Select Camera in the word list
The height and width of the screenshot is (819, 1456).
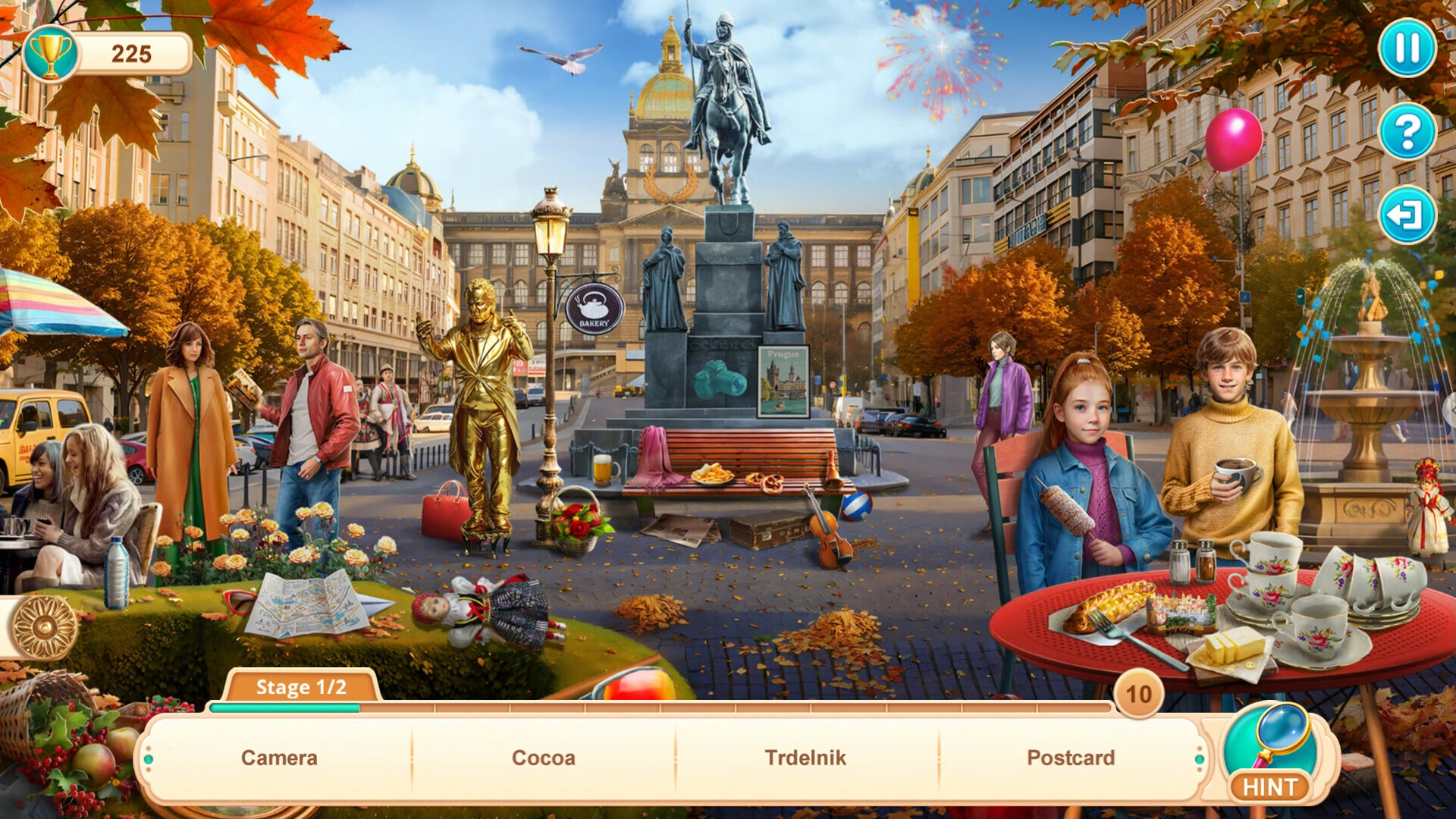[x=279, y=757]
